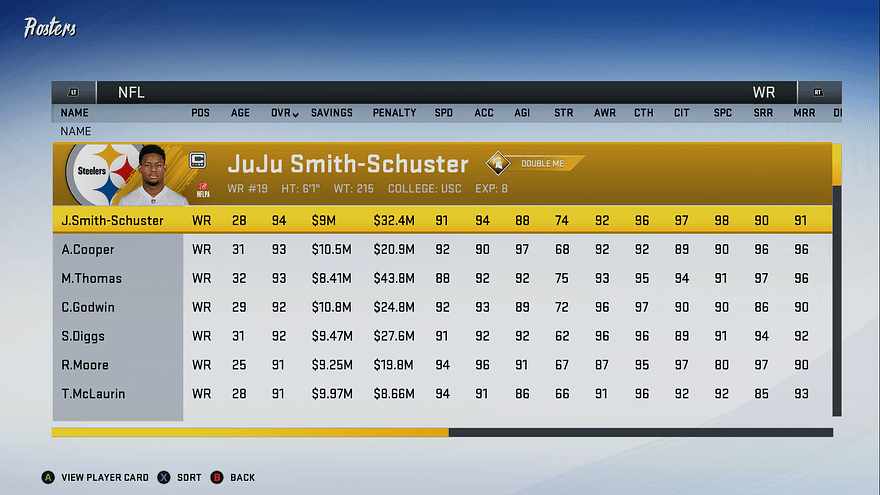
Task: Sort players by the AGE column header
Action: click(x=241, y=113)
